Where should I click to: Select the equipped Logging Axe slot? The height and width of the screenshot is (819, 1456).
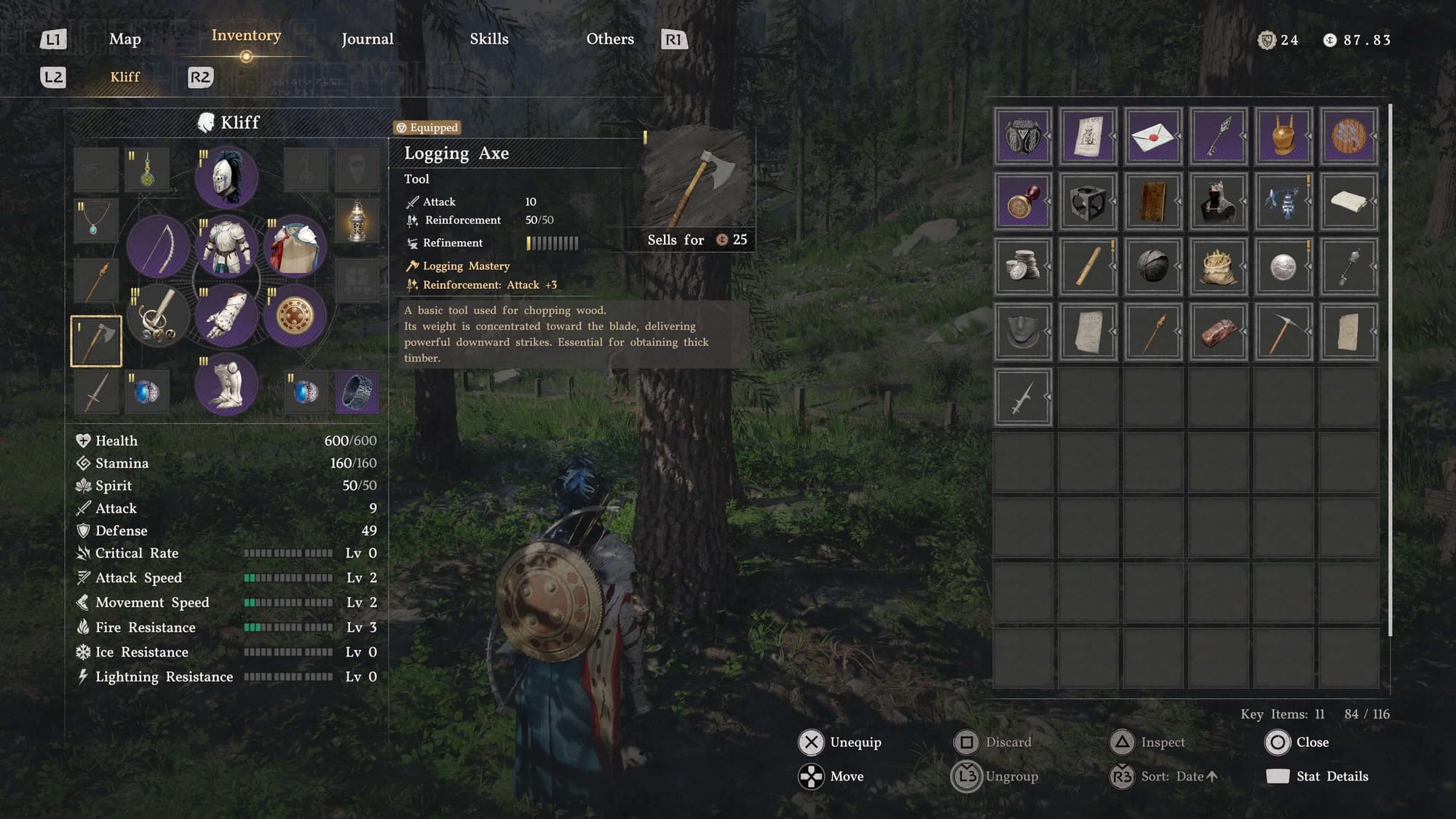click(96, 341)
